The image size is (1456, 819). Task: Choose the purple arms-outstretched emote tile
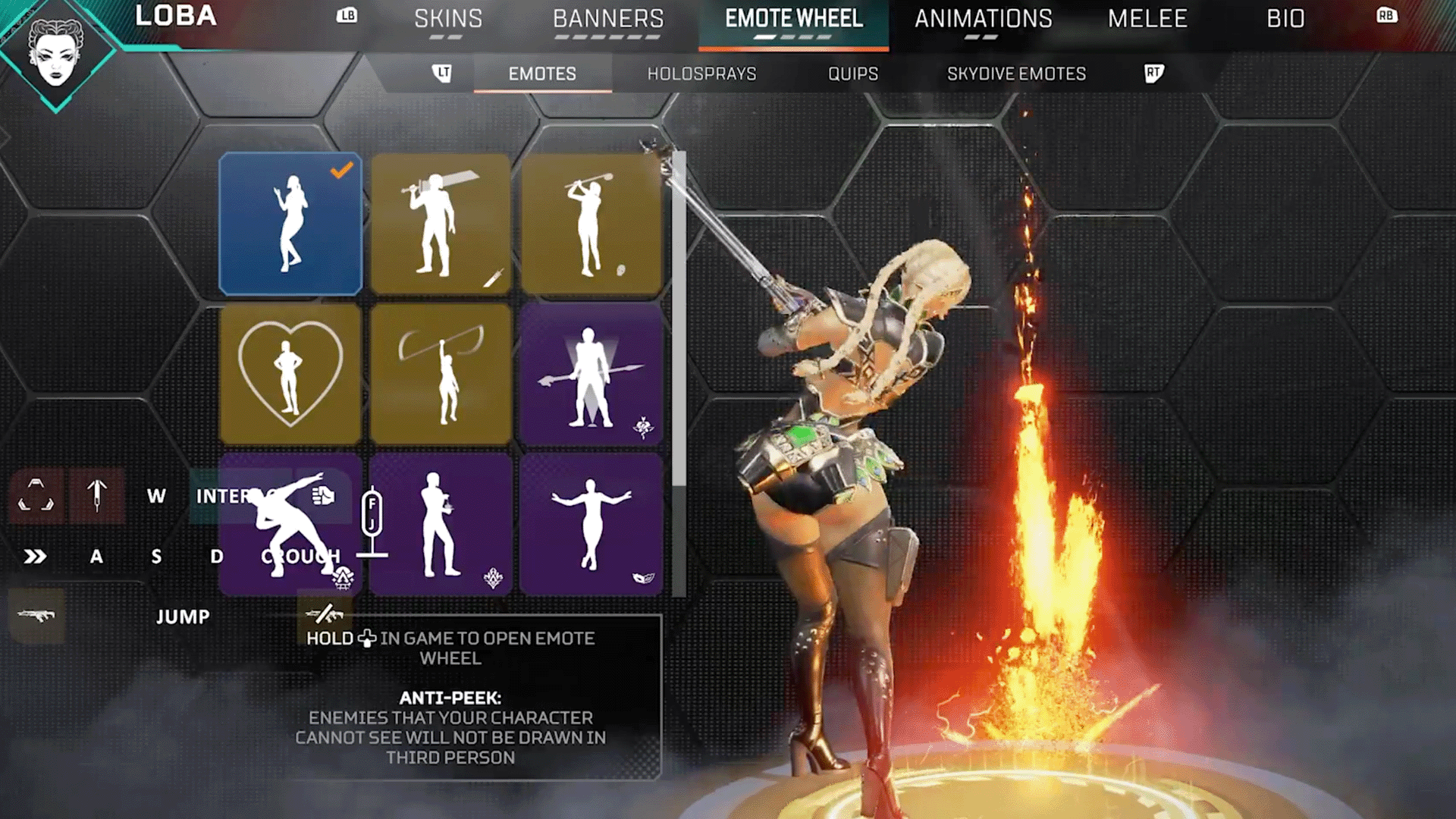pyautogui.click(x=591, y=525)
